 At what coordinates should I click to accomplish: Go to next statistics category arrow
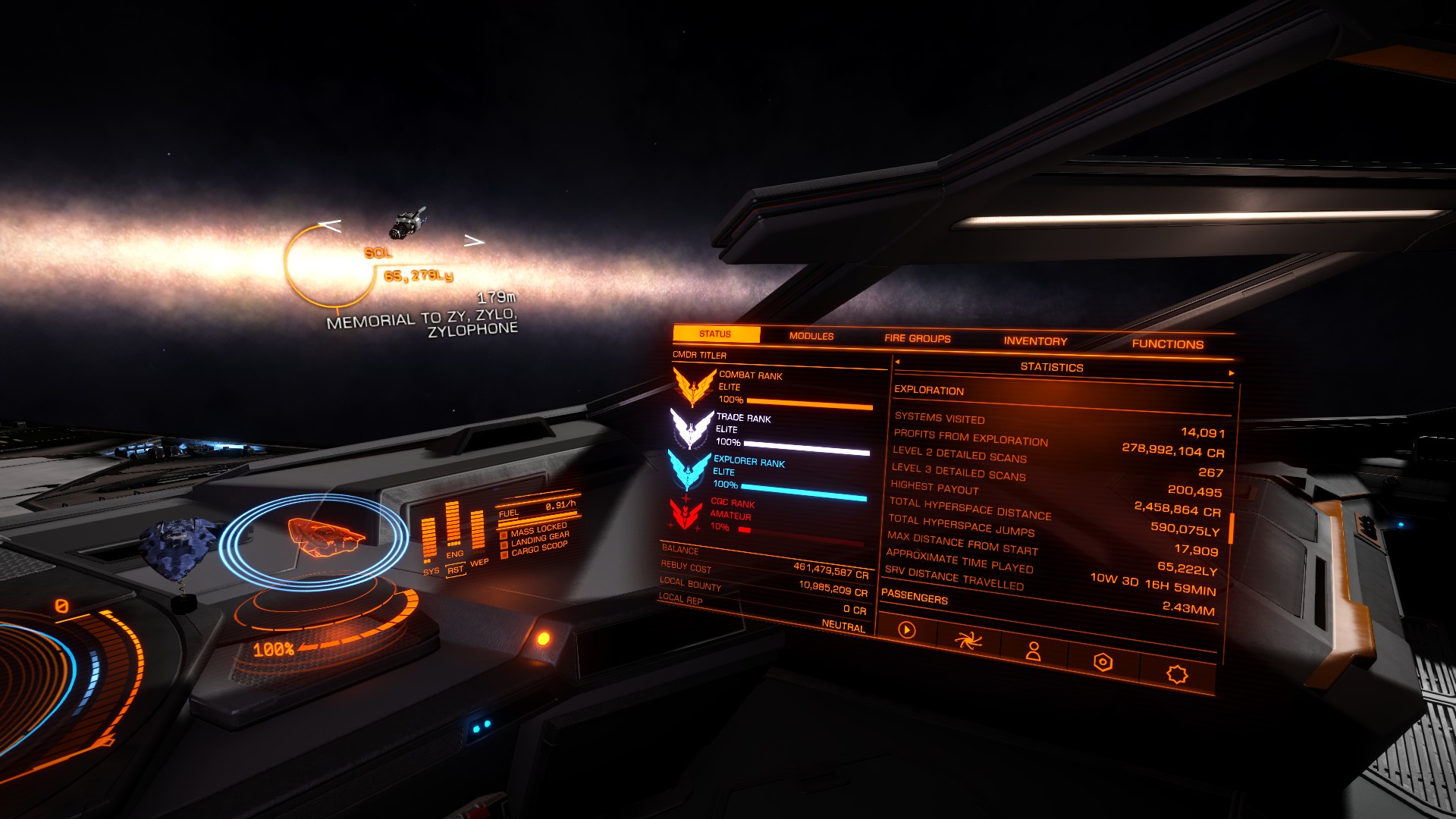point(1231,373)
